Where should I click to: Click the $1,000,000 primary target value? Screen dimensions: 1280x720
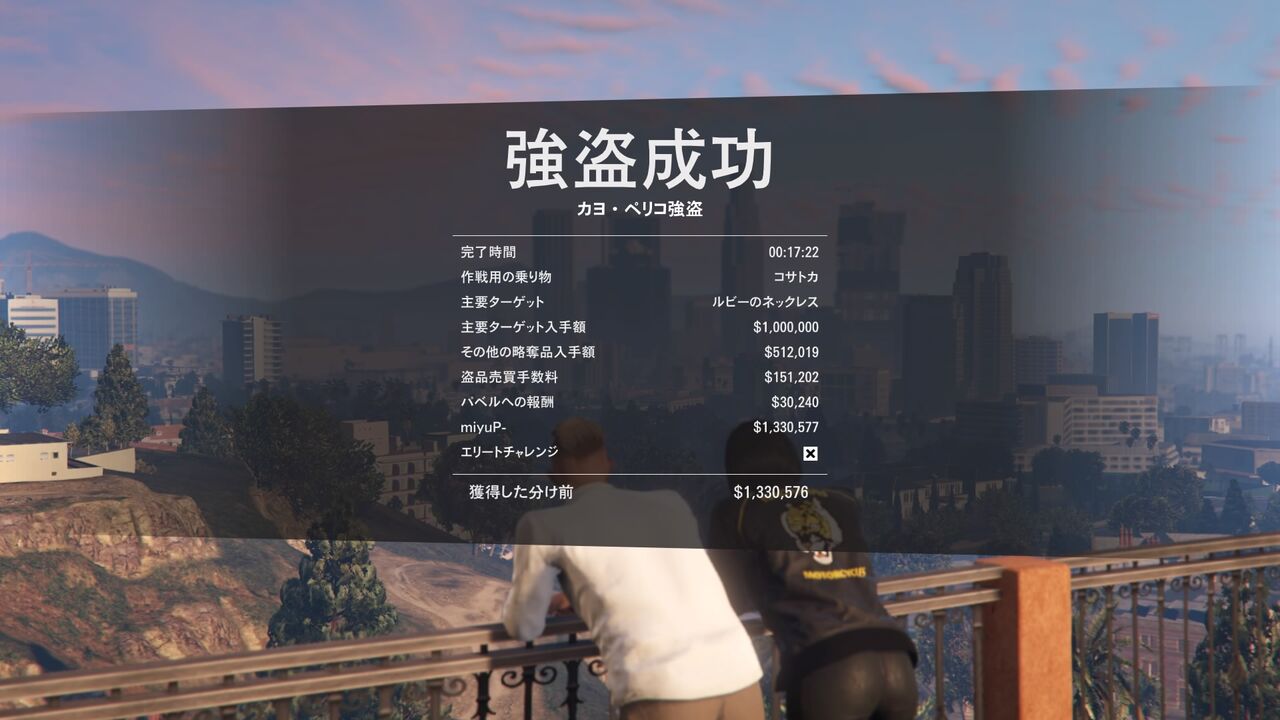[x=784, y=326]
